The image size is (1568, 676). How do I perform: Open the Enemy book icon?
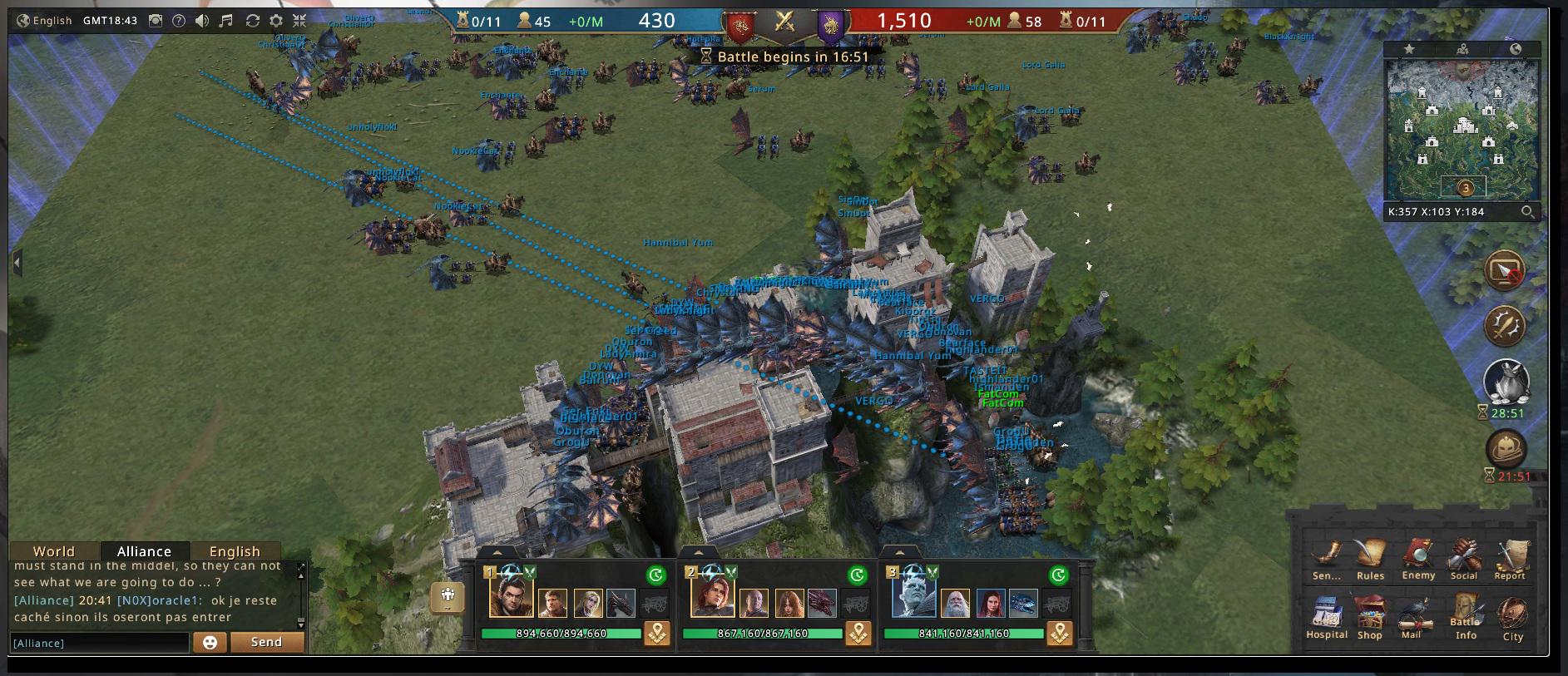point(1417,558)
